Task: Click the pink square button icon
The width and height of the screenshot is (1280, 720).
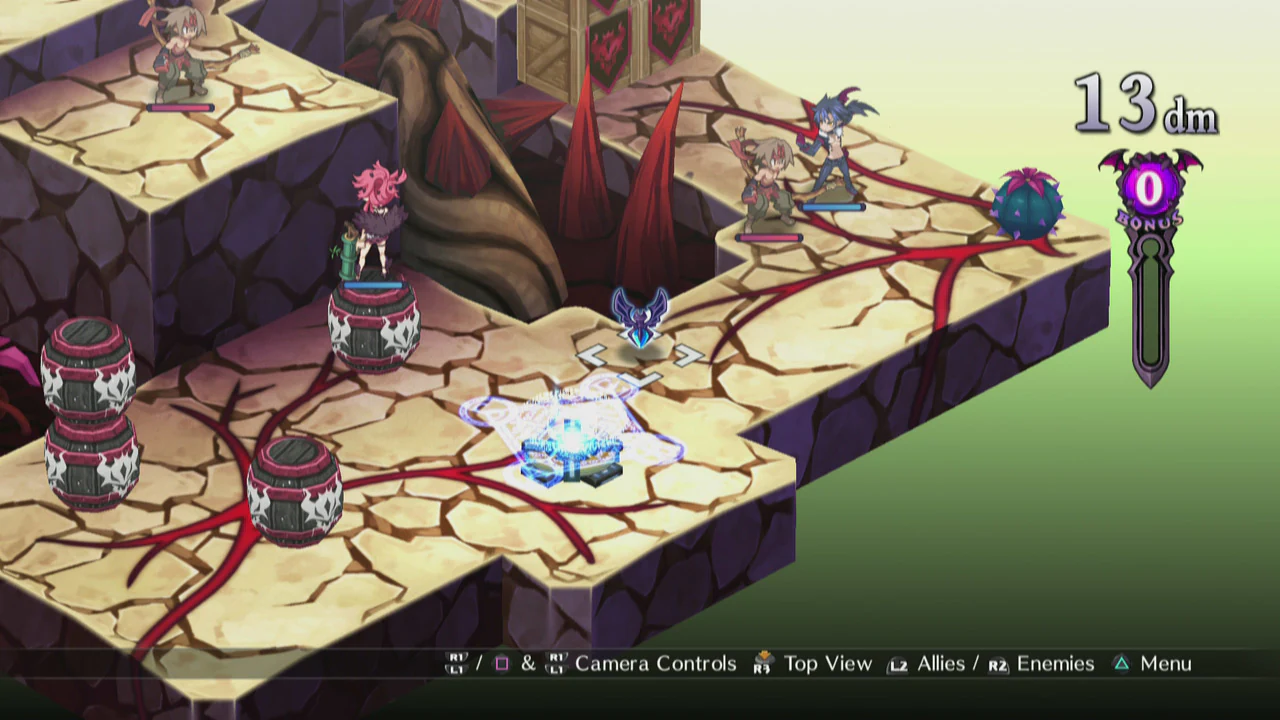Action: click(503, 663)
